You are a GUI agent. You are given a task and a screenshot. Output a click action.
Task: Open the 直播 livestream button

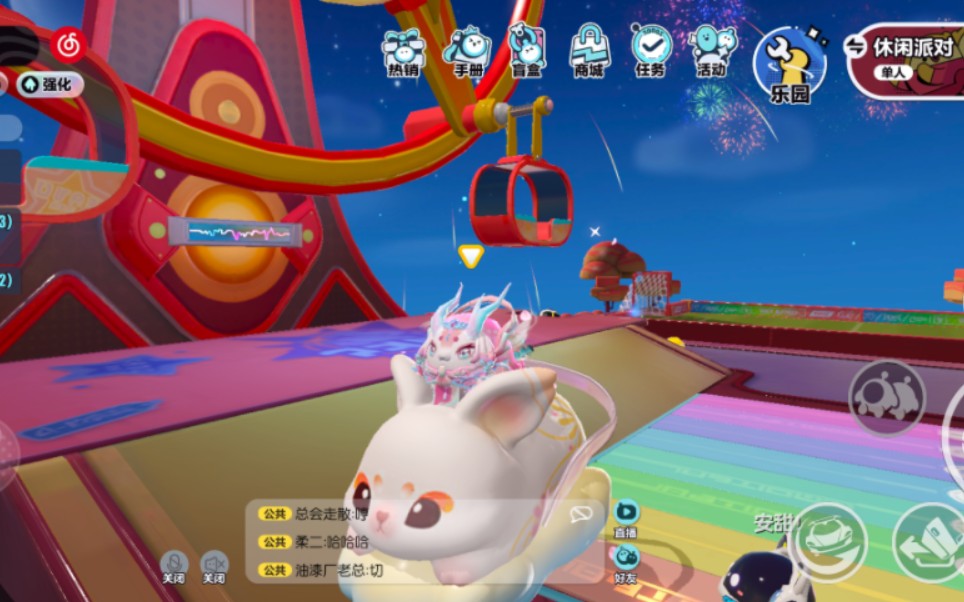tap(626, 518)
